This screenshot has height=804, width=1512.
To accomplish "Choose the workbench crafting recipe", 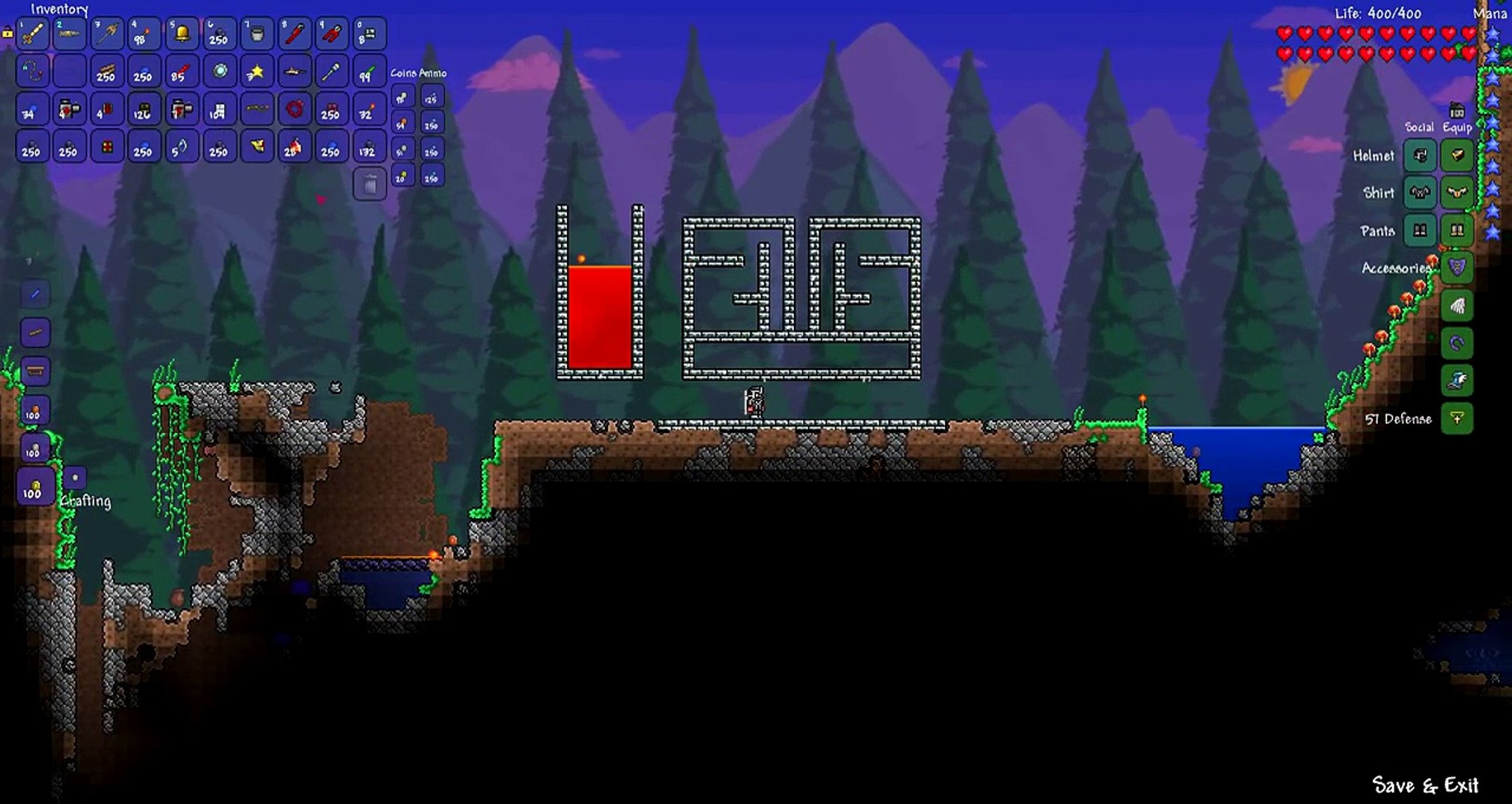I will coord(34,370).
